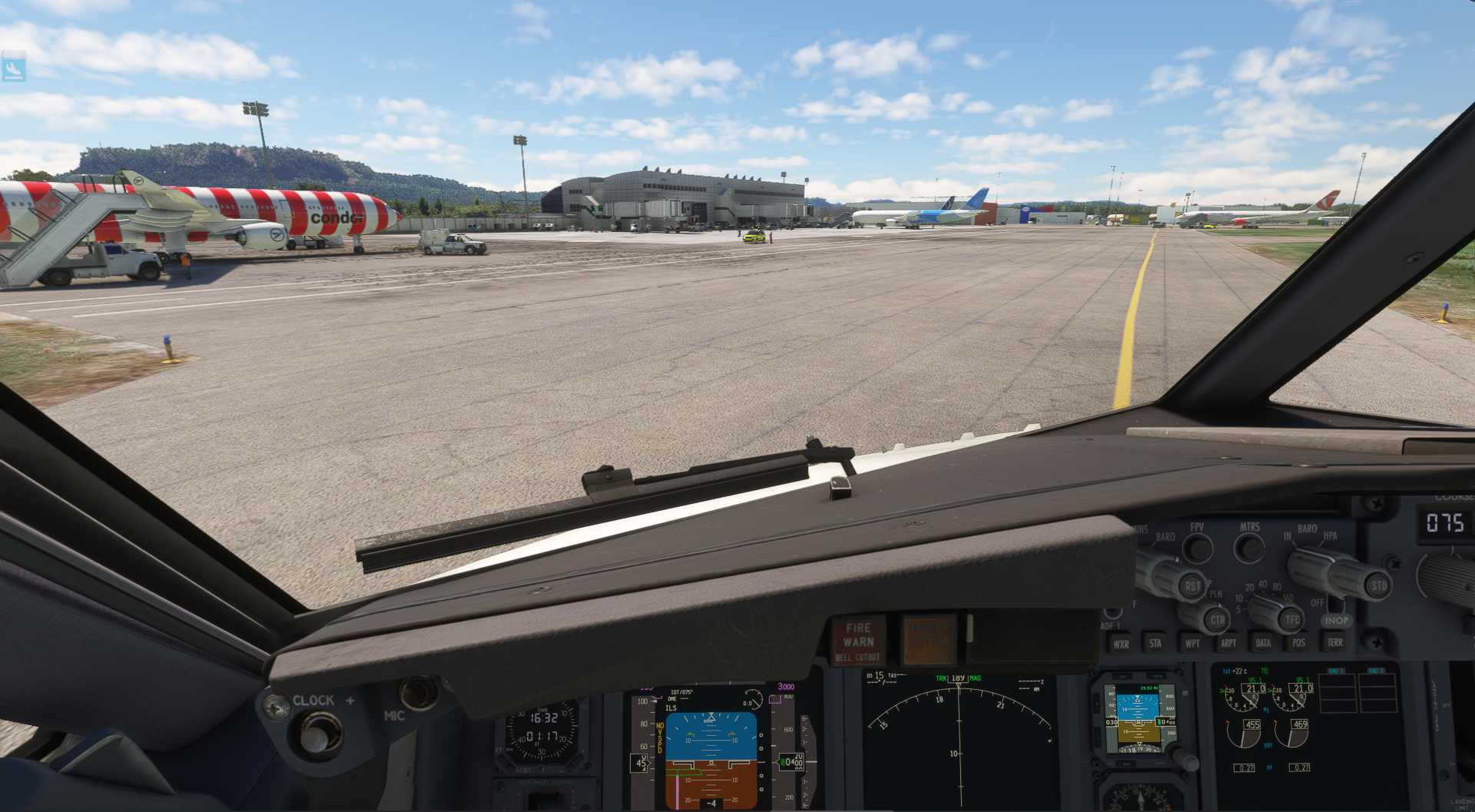Toggle the POS position map button
Viewport: 1475px width, 812px height.
pyautogui.click(x=1298, y=643)
